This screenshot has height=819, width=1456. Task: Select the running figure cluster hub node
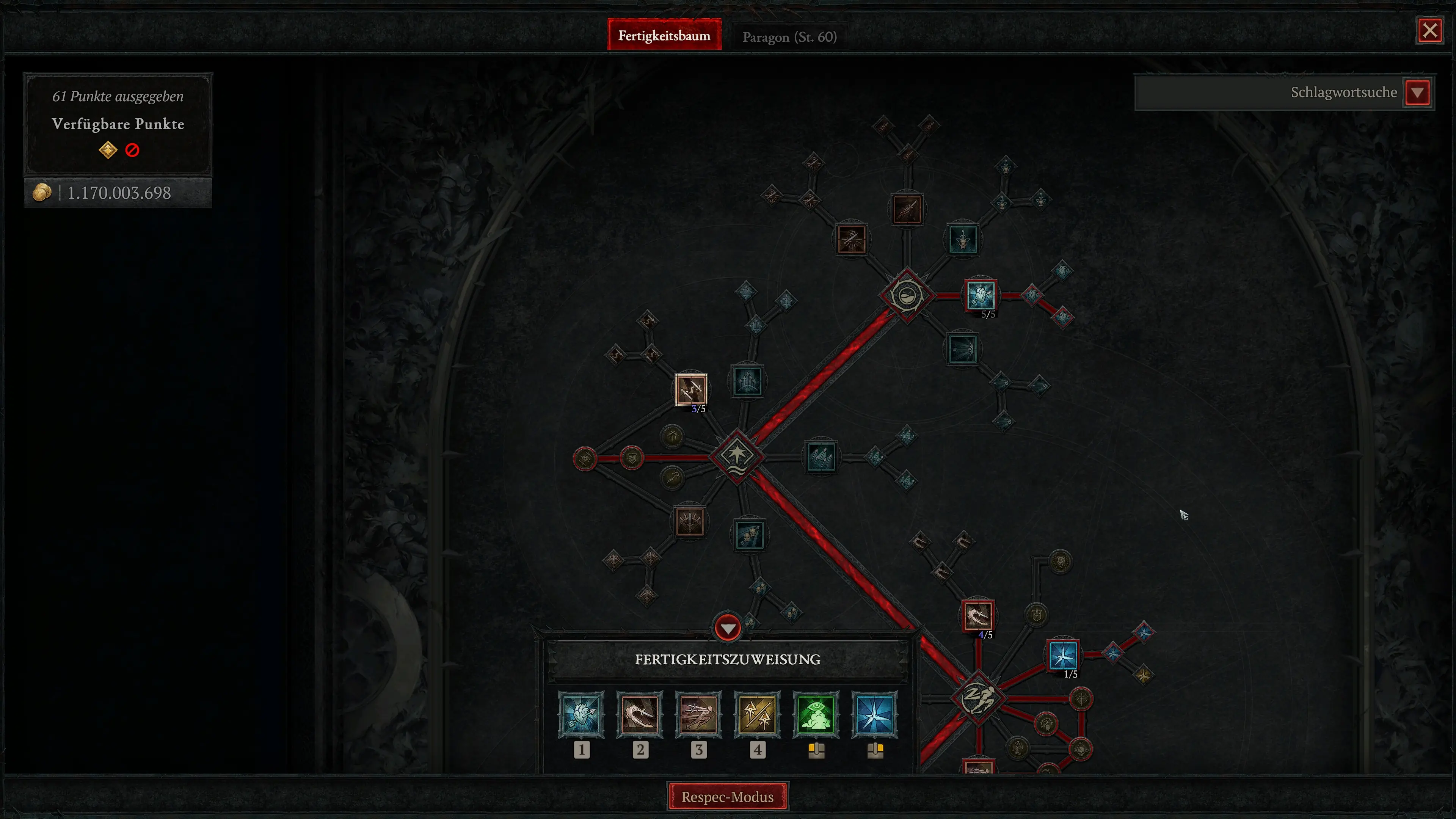[x=978, y=698]
